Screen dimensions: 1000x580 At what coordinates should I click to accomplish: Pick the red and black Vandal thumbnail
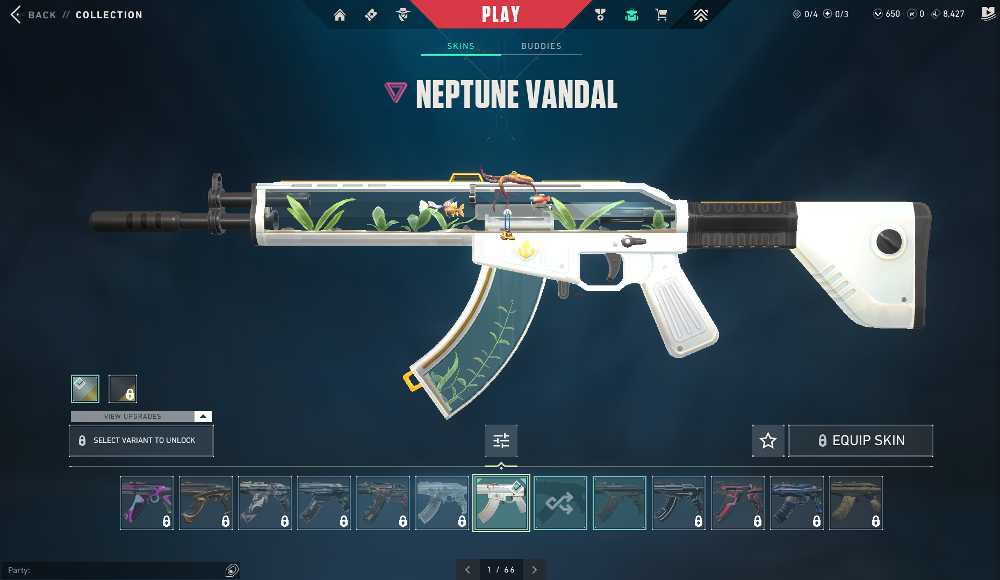(738, 503)
